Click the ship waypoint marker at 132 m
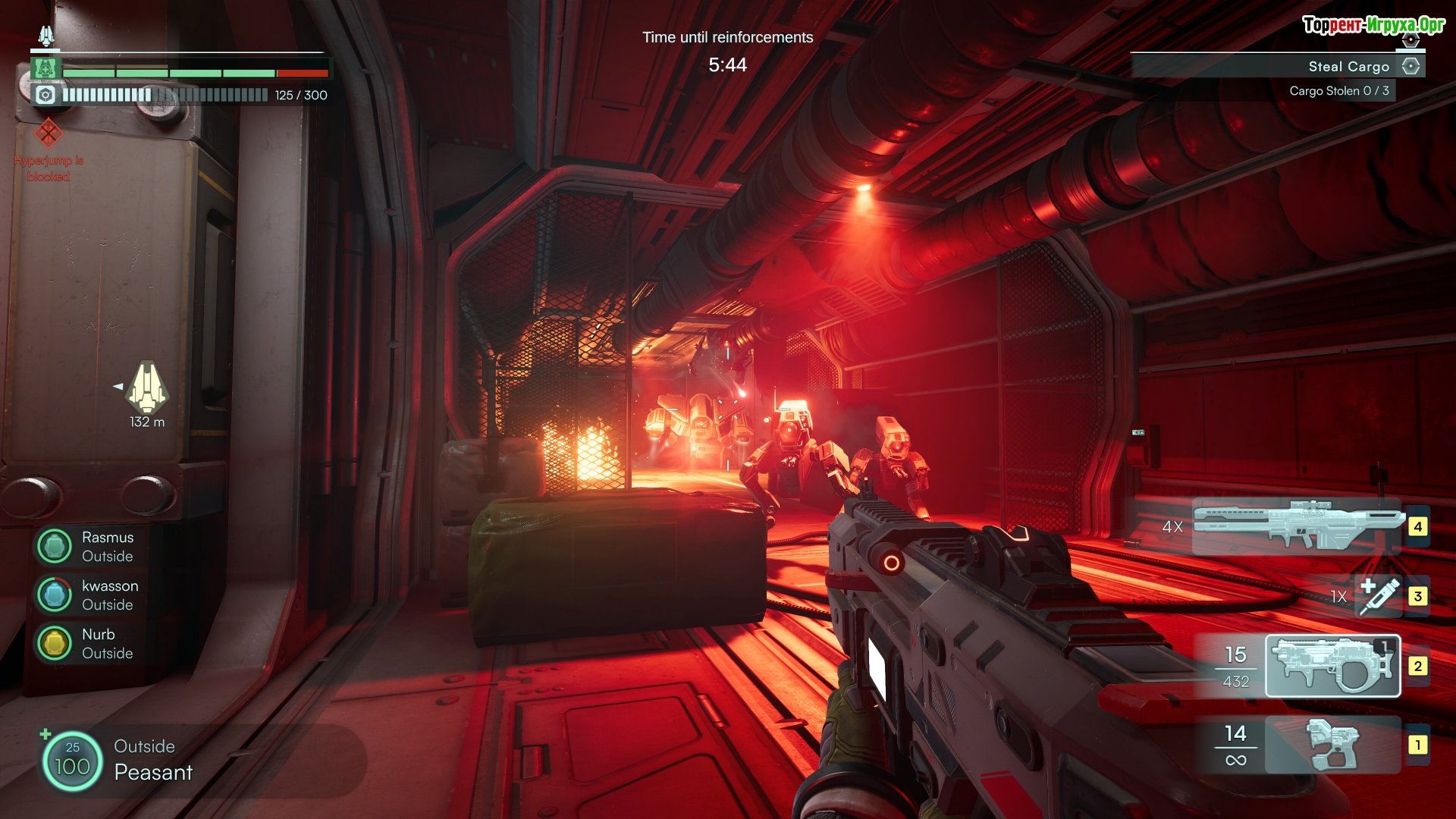 pos(146,388)
